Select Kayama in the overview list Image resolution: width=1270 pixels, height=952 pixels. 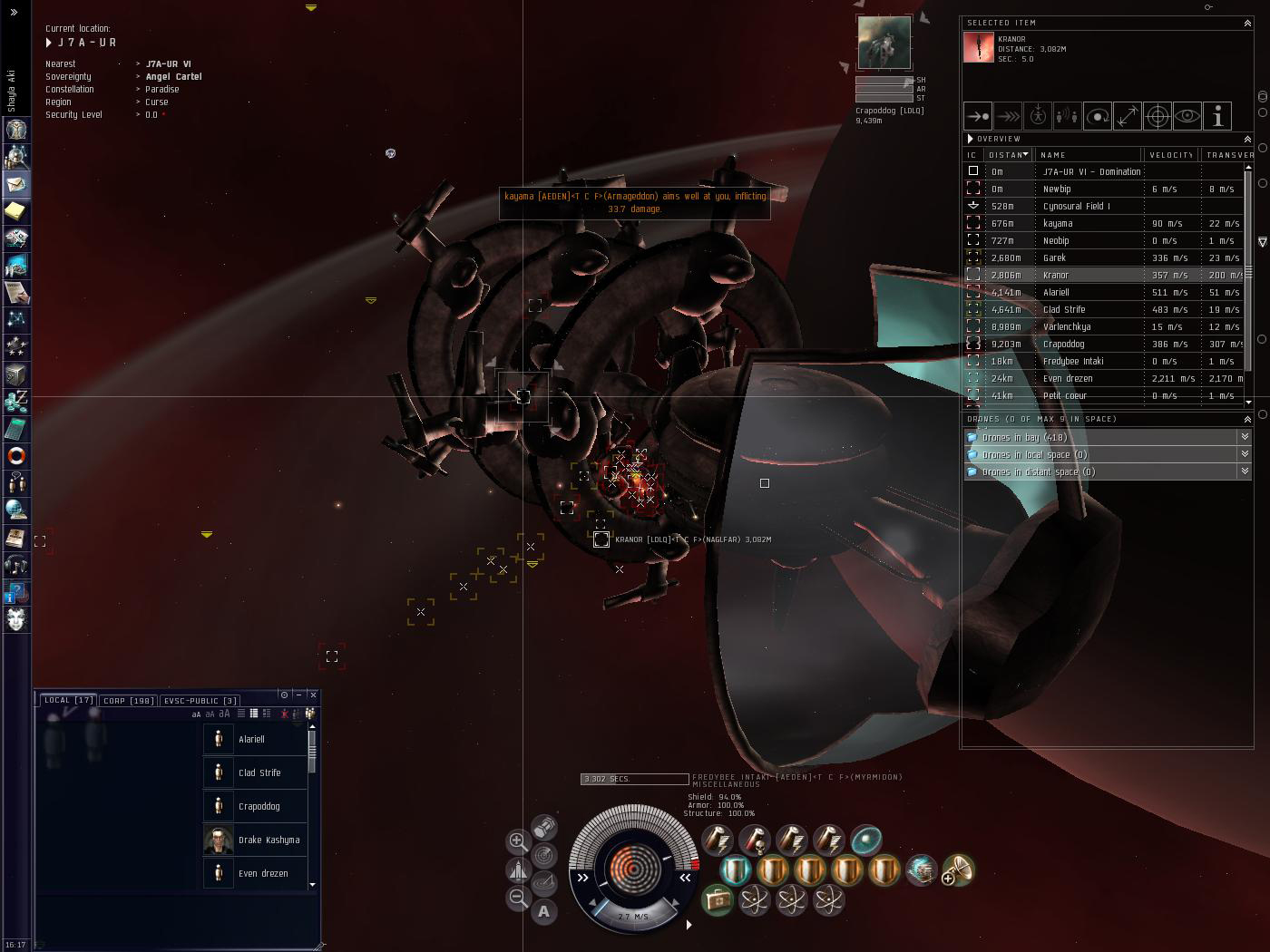coord(1058,223)
